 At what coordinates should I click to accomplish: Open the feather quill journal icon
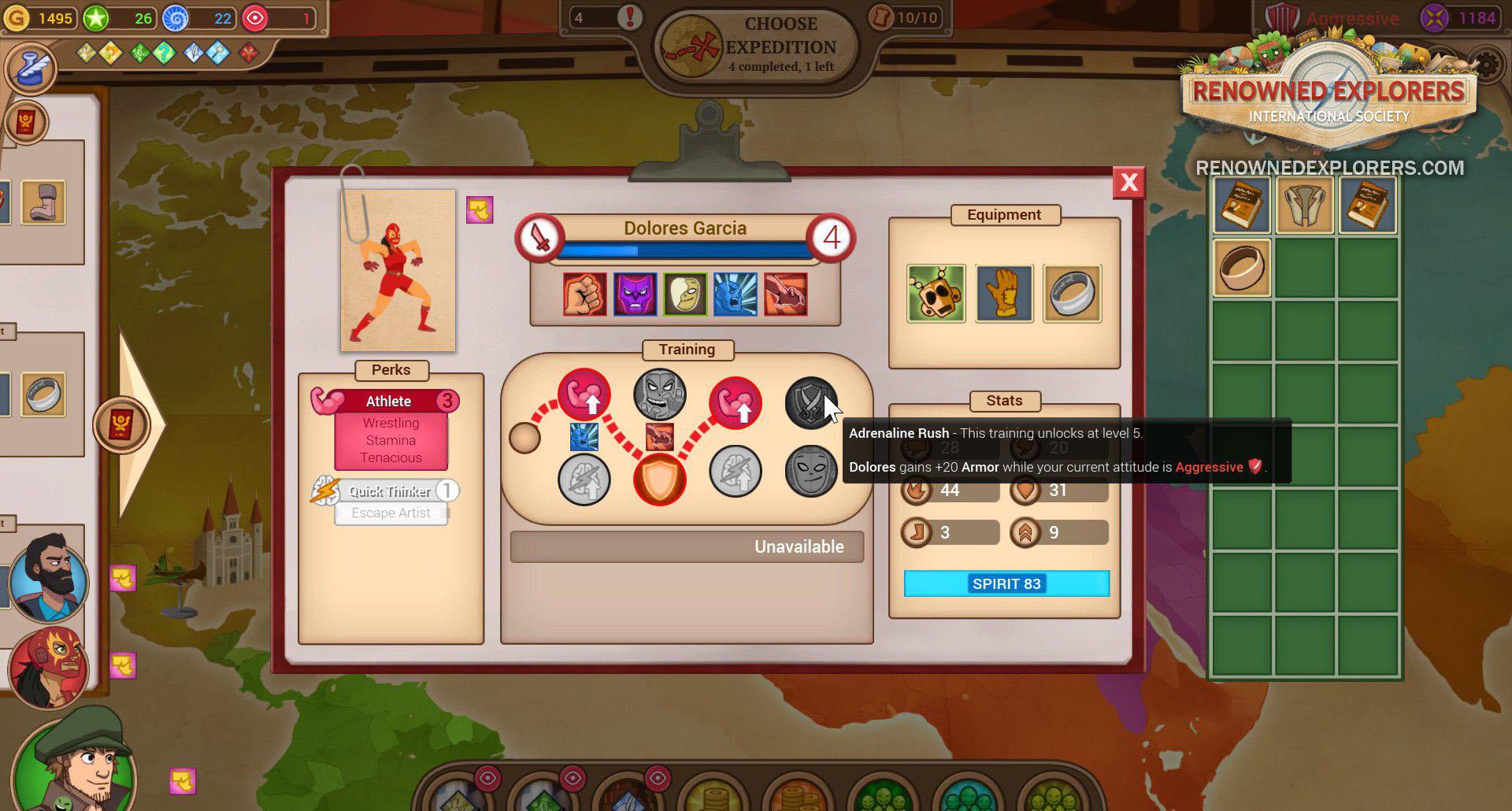31,69
